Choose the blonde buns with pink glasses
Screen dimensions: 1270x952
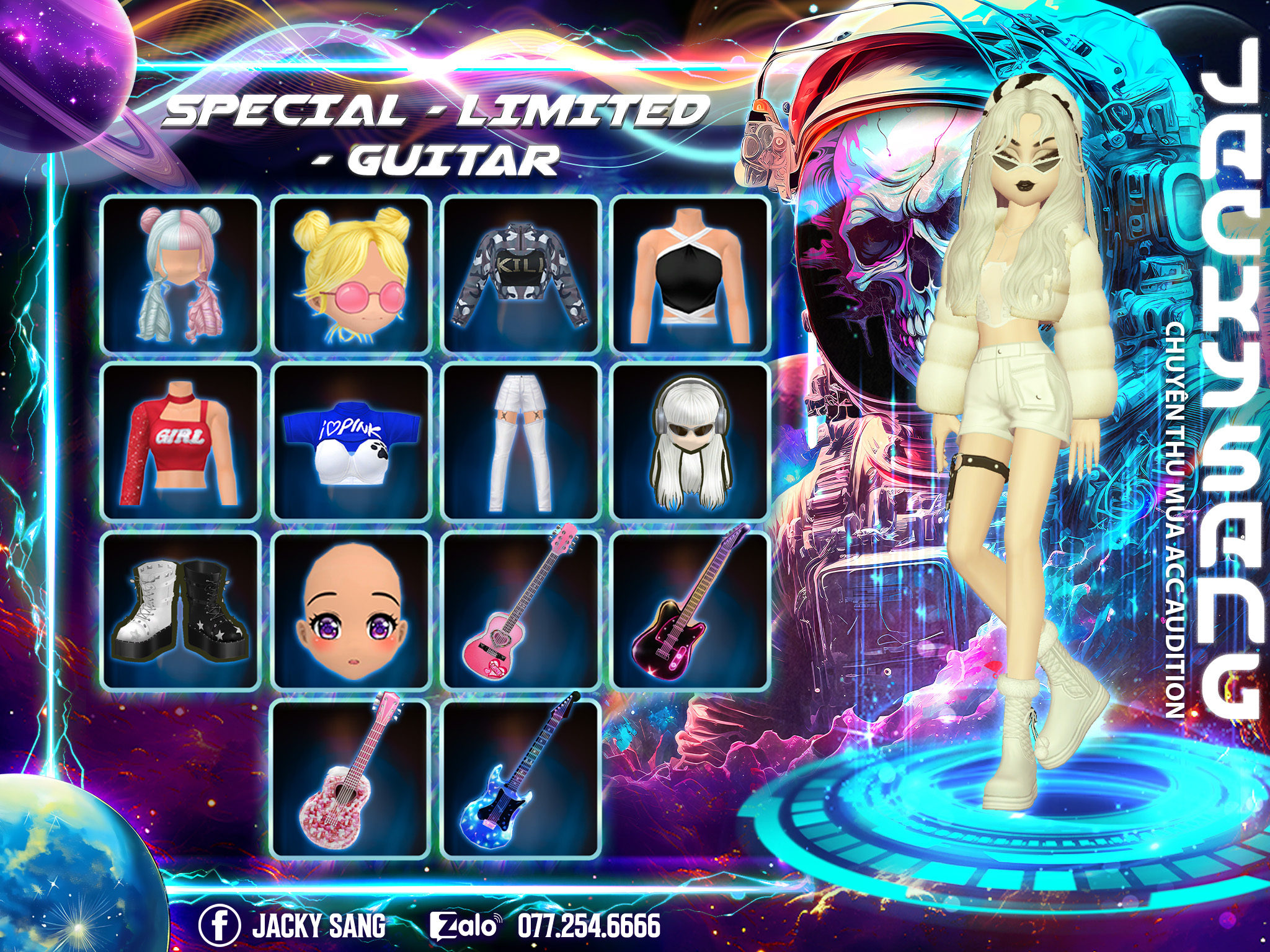[351, 275]
